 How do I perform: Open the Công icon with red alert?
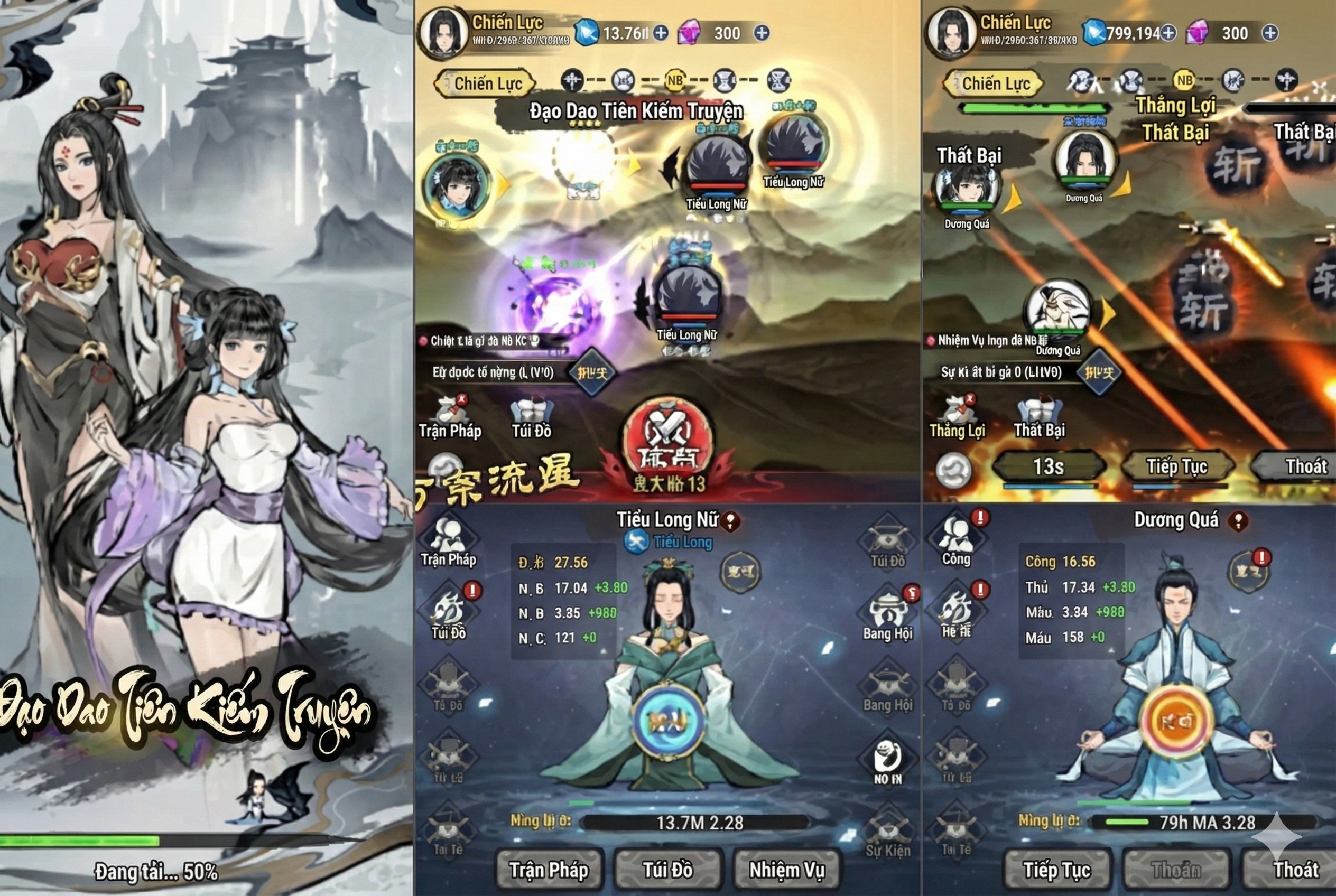(957, 538)
